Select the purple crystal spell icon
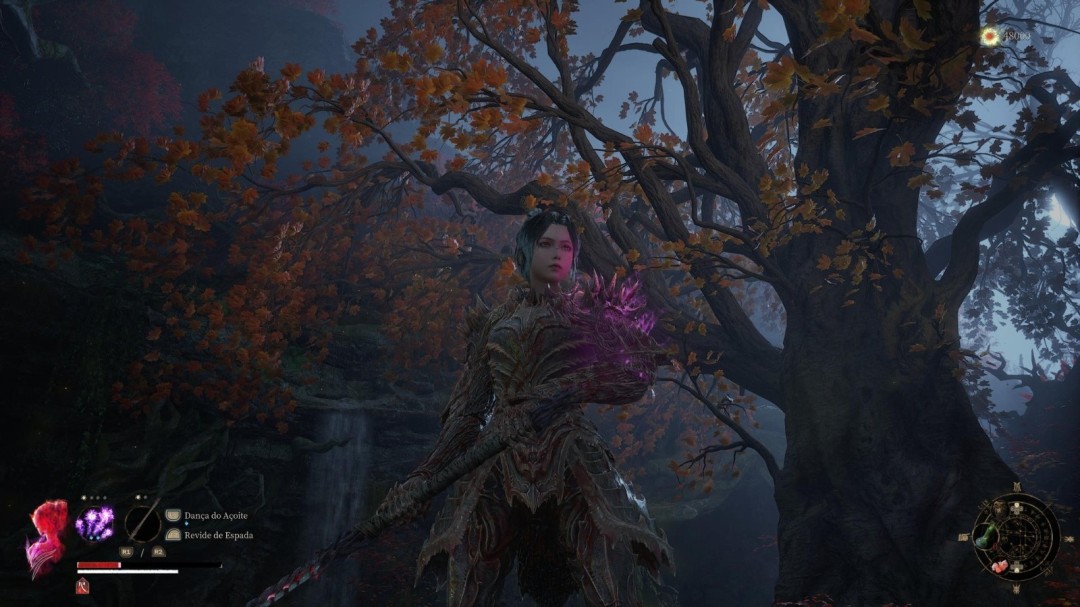 click(95, 523)
